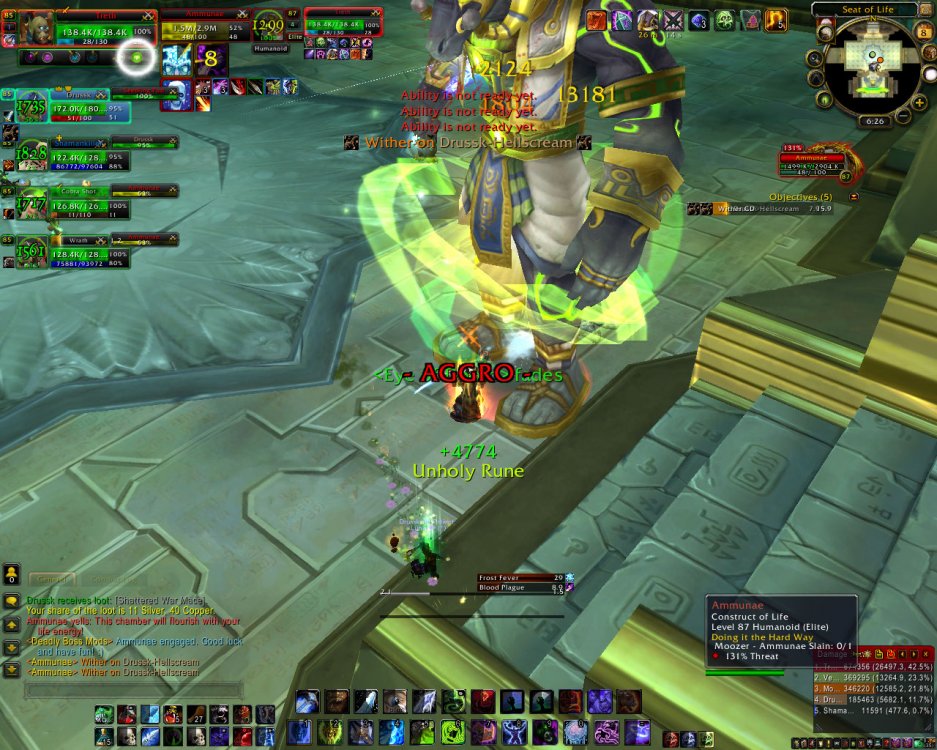The height and width of the screenshot is (750, 937).
Task: Click the orange-red buff icon at the top
Action: [596, 20]
